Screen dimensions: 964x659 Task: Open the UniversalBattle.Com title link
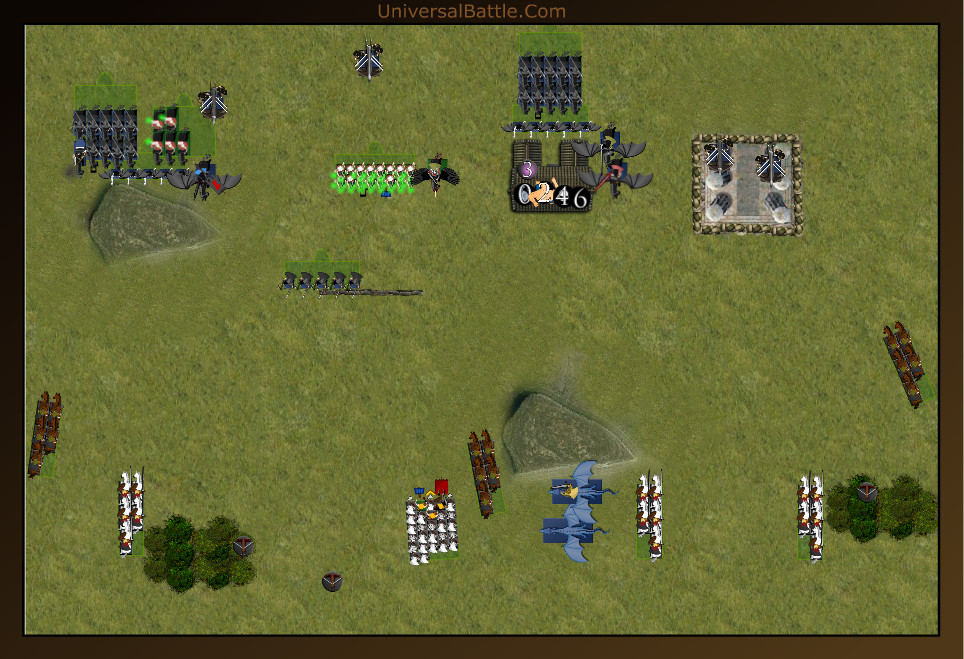471,12
